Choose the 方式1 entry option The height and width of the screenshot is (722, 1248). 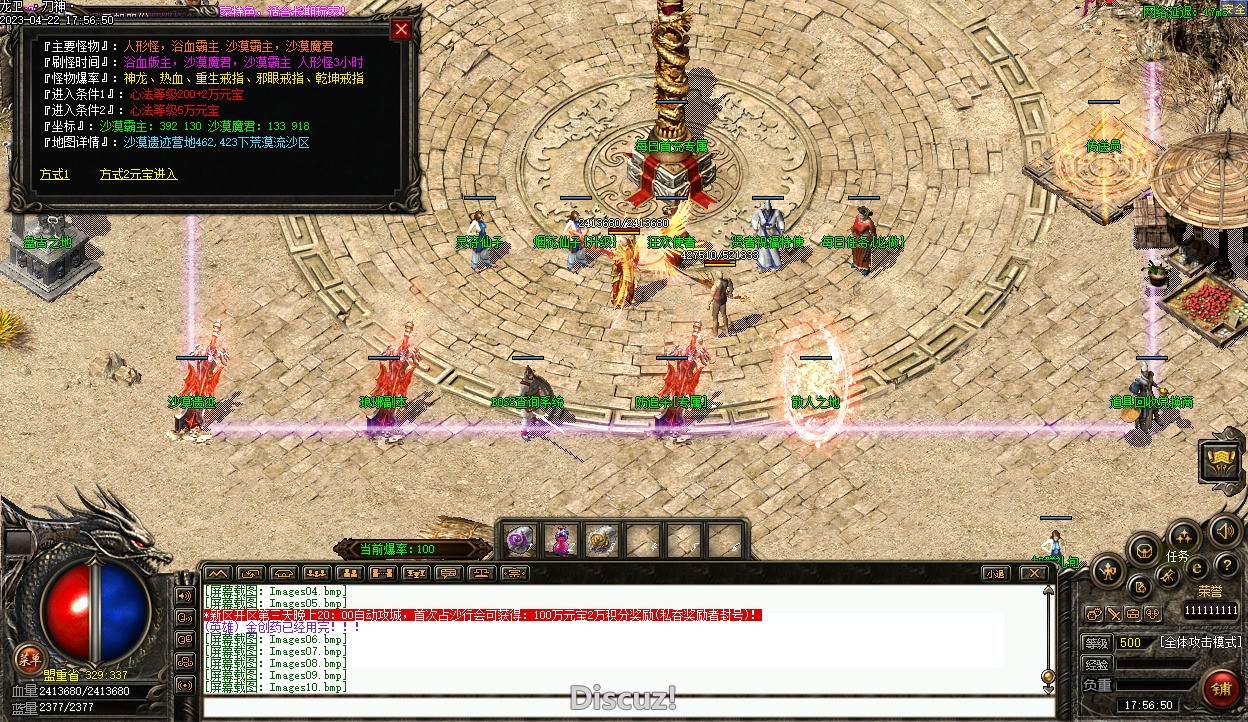click(x=54, y=174)
